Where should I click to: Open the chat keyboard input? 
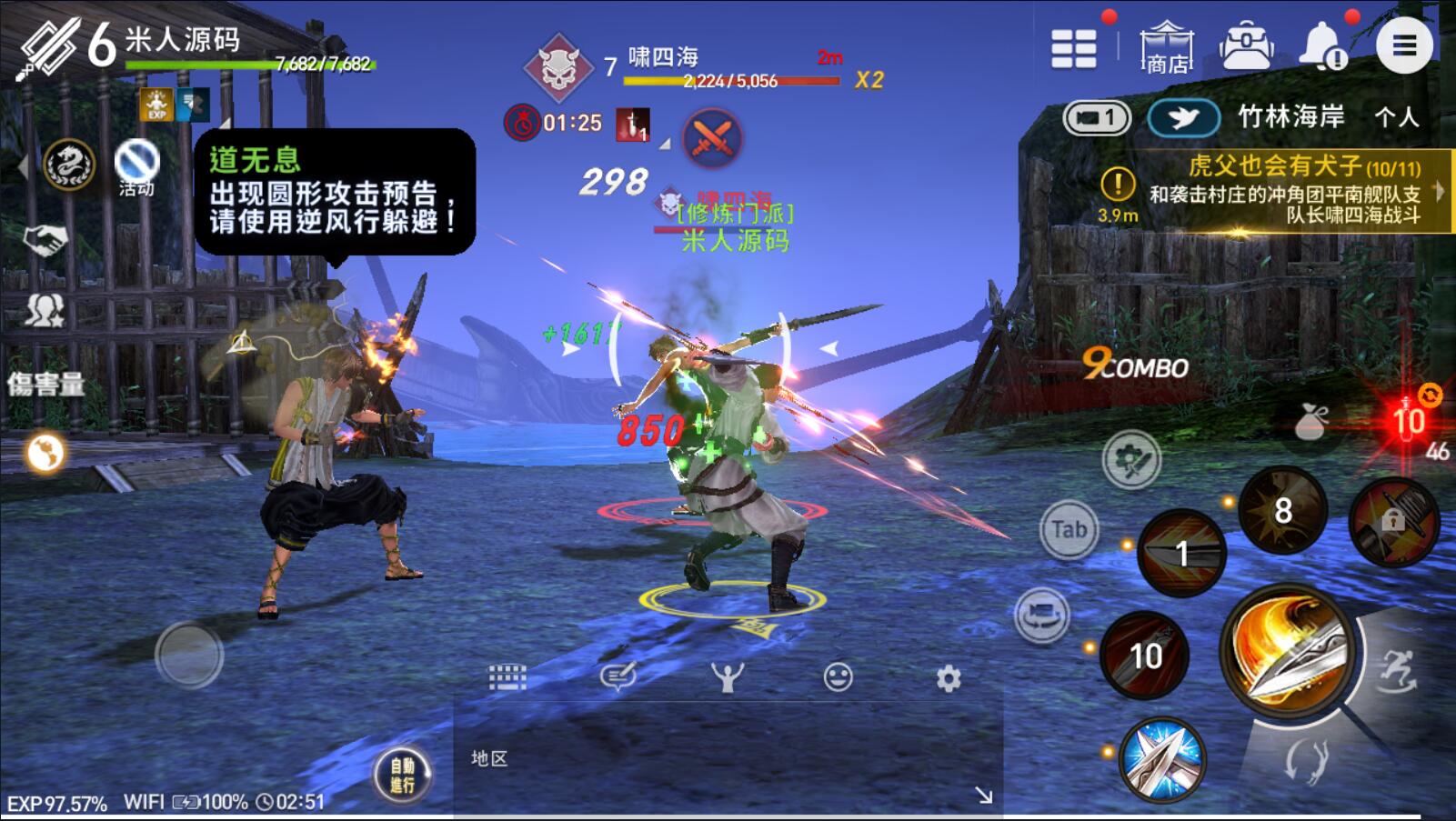pos(507,677)
